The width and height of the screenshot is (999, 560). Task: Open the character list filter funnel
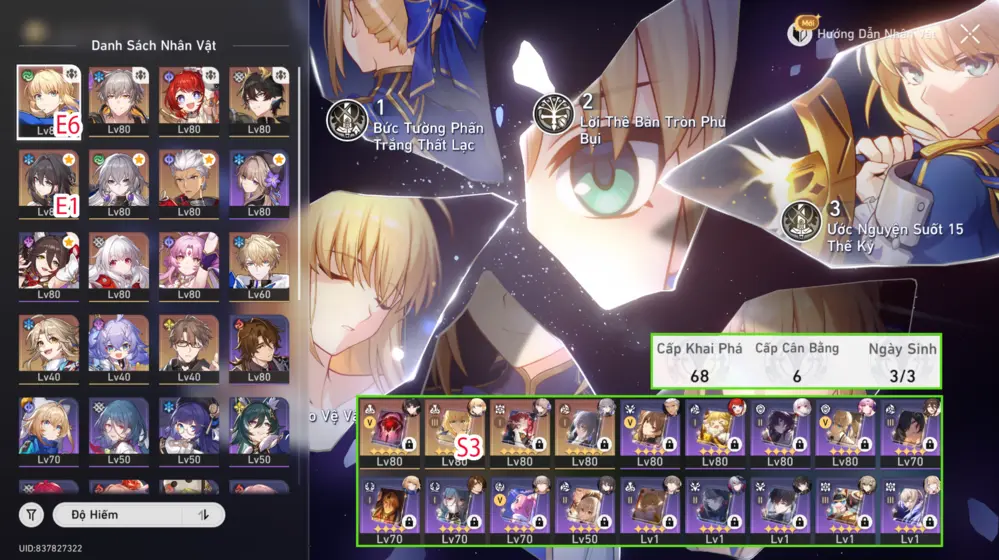pyautogui.click(x=32, y=514)
